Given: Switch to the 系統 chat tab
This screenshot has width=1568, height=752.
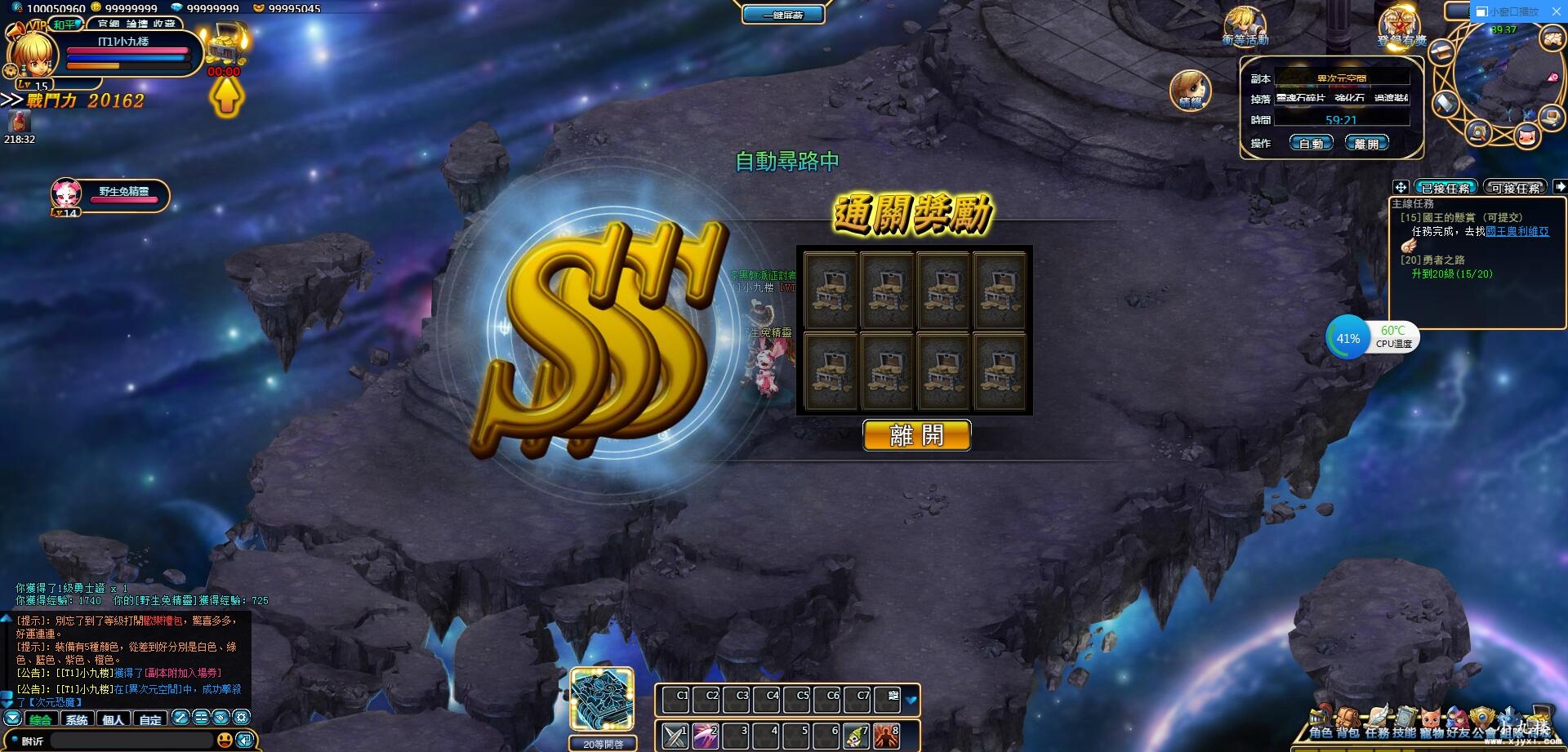Looking at the screenshot, I should coord(77,719).
